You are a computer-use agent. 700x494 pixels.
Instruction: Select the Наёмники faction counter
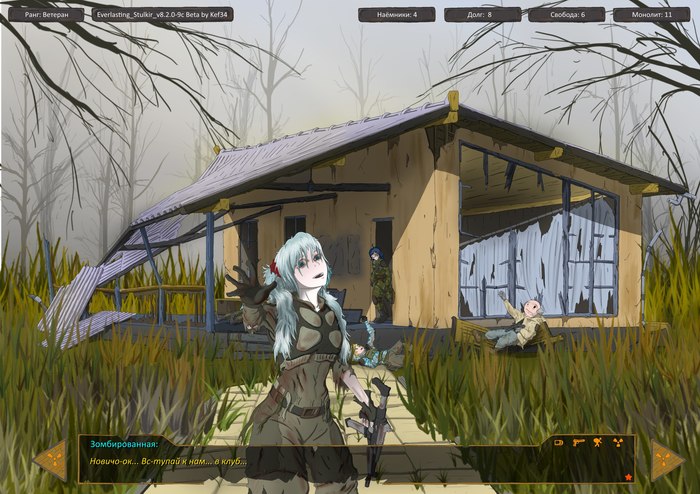[396, 15]
